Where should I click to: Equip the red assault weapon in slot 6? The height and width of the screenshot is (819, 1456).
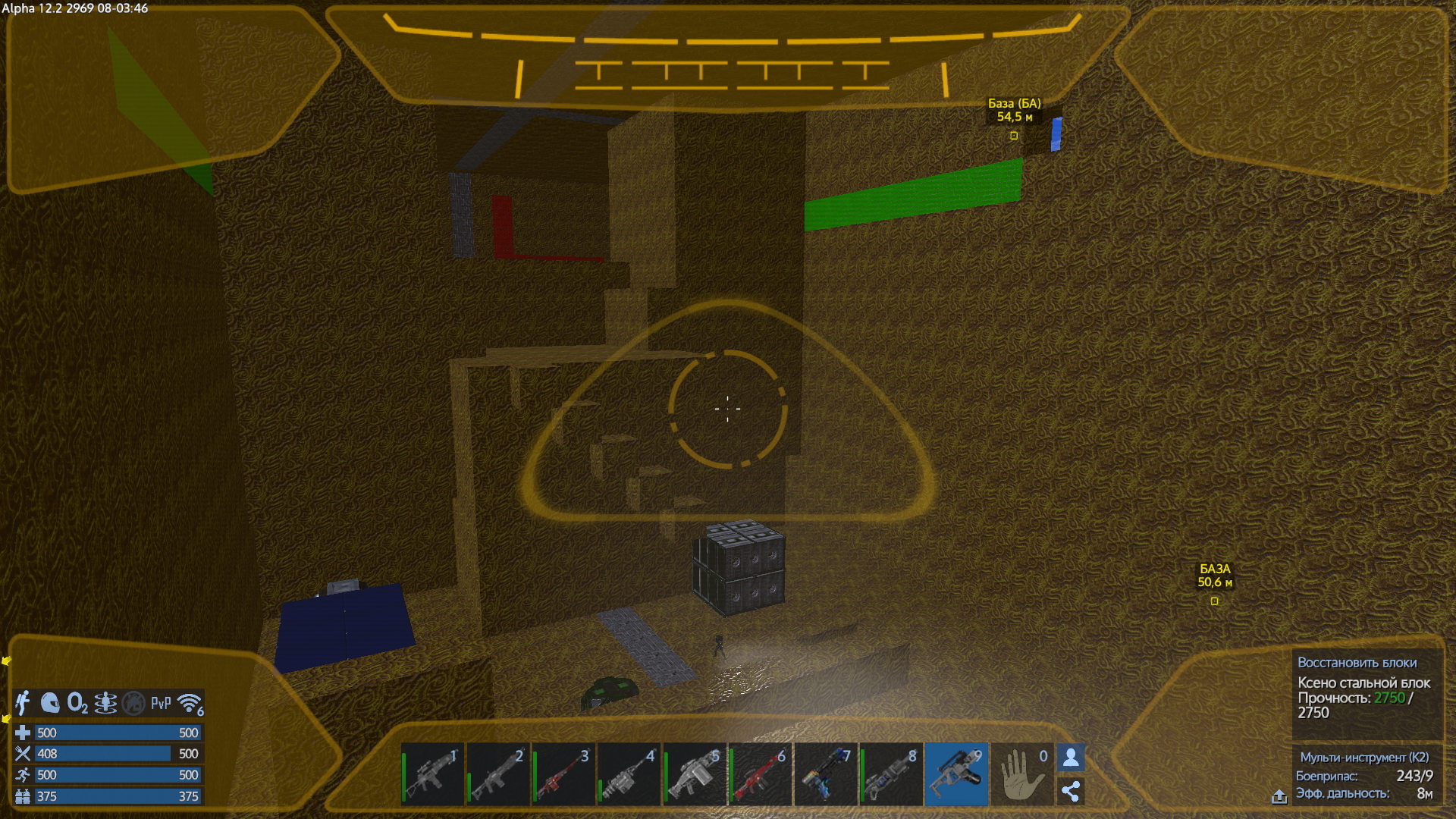coord(761,774)
